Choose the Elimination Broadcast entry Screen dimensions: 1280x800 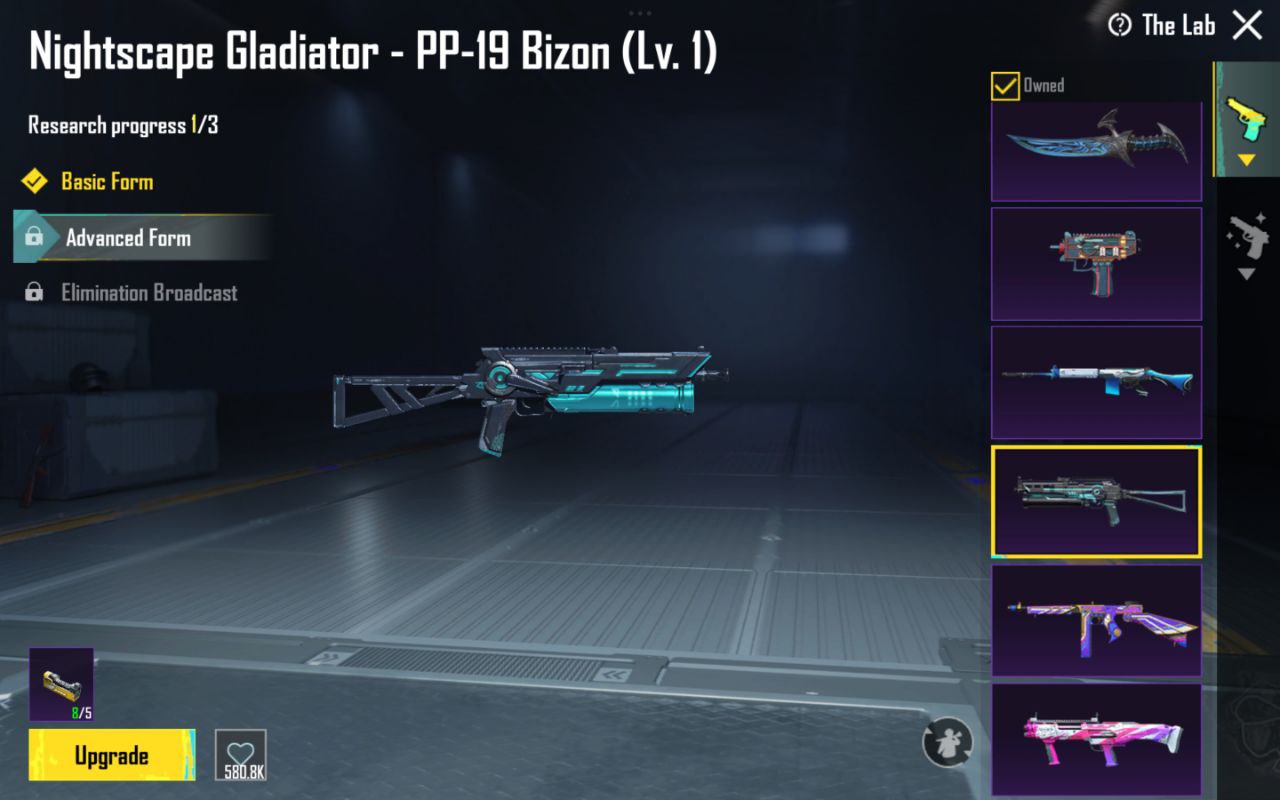(149, 293)
